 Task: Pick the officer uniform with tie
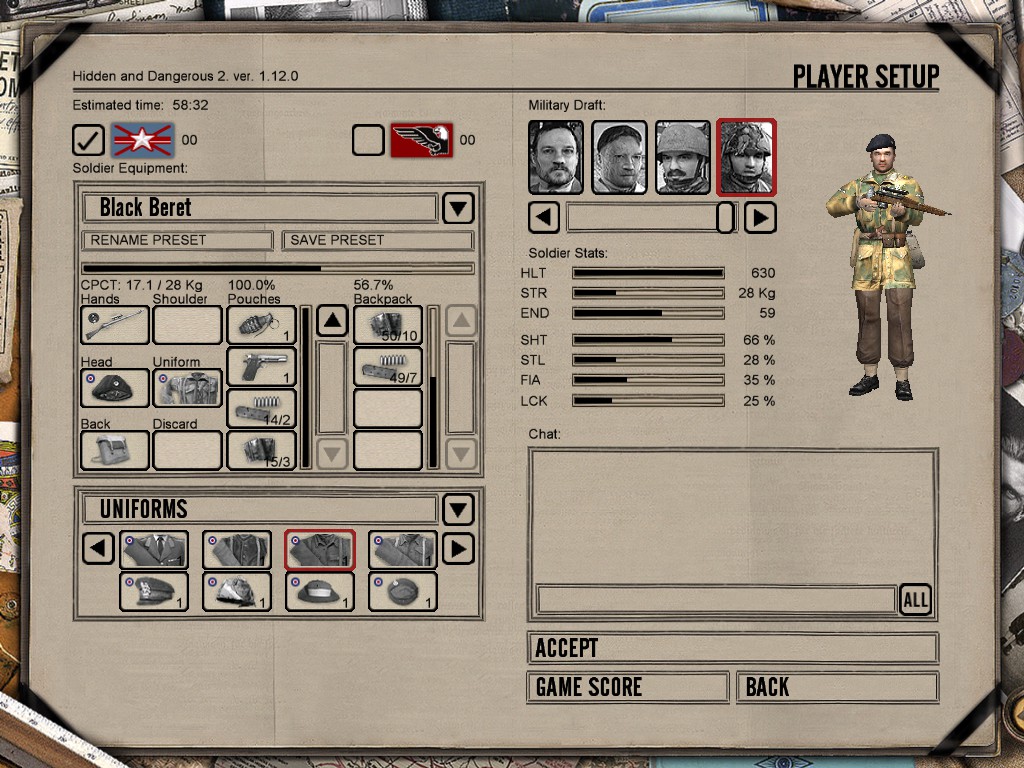point(154,550)
